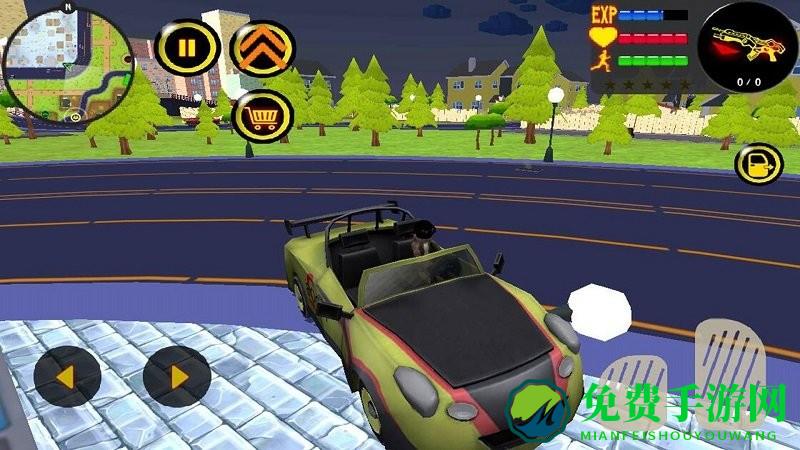
Task: Open the shopping cart store
Action: click(263, 119)
